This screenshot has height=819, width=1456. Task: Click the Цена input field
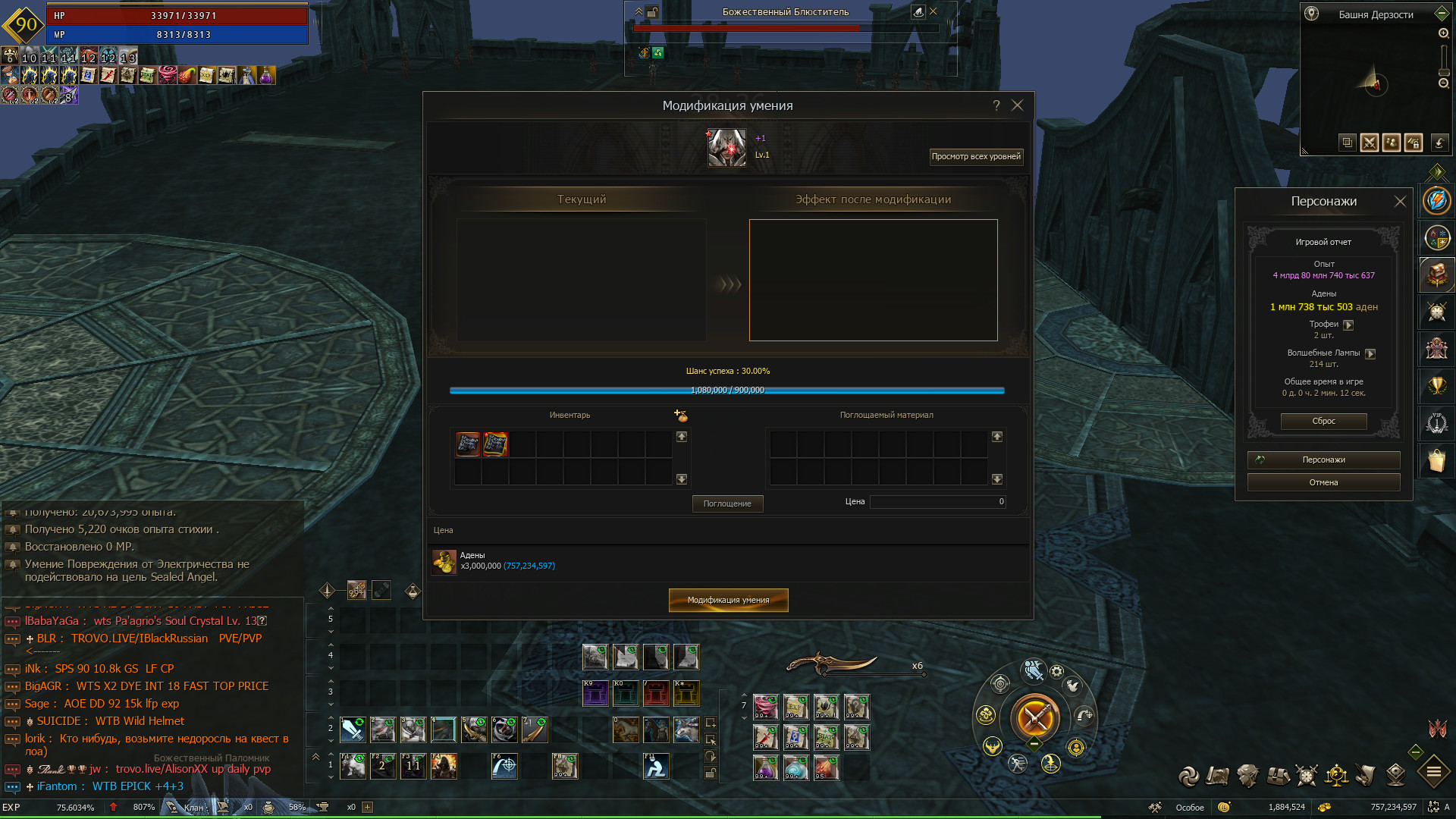click(x=937, y=501)
